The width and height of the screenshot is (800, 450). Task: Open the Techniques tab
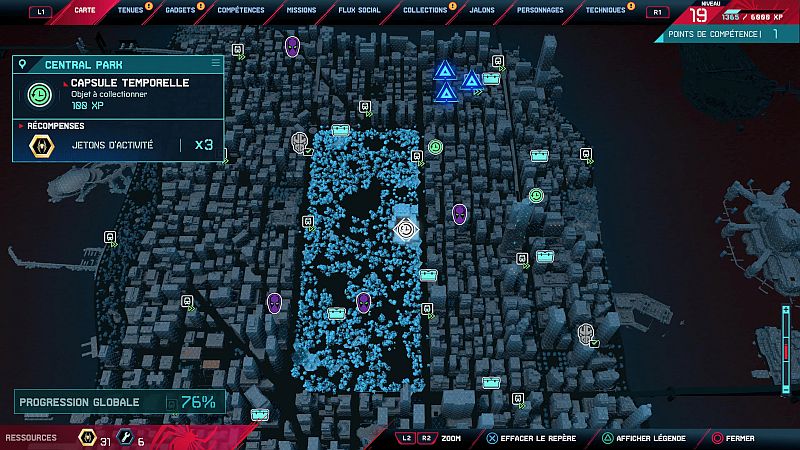coord(605,11)
